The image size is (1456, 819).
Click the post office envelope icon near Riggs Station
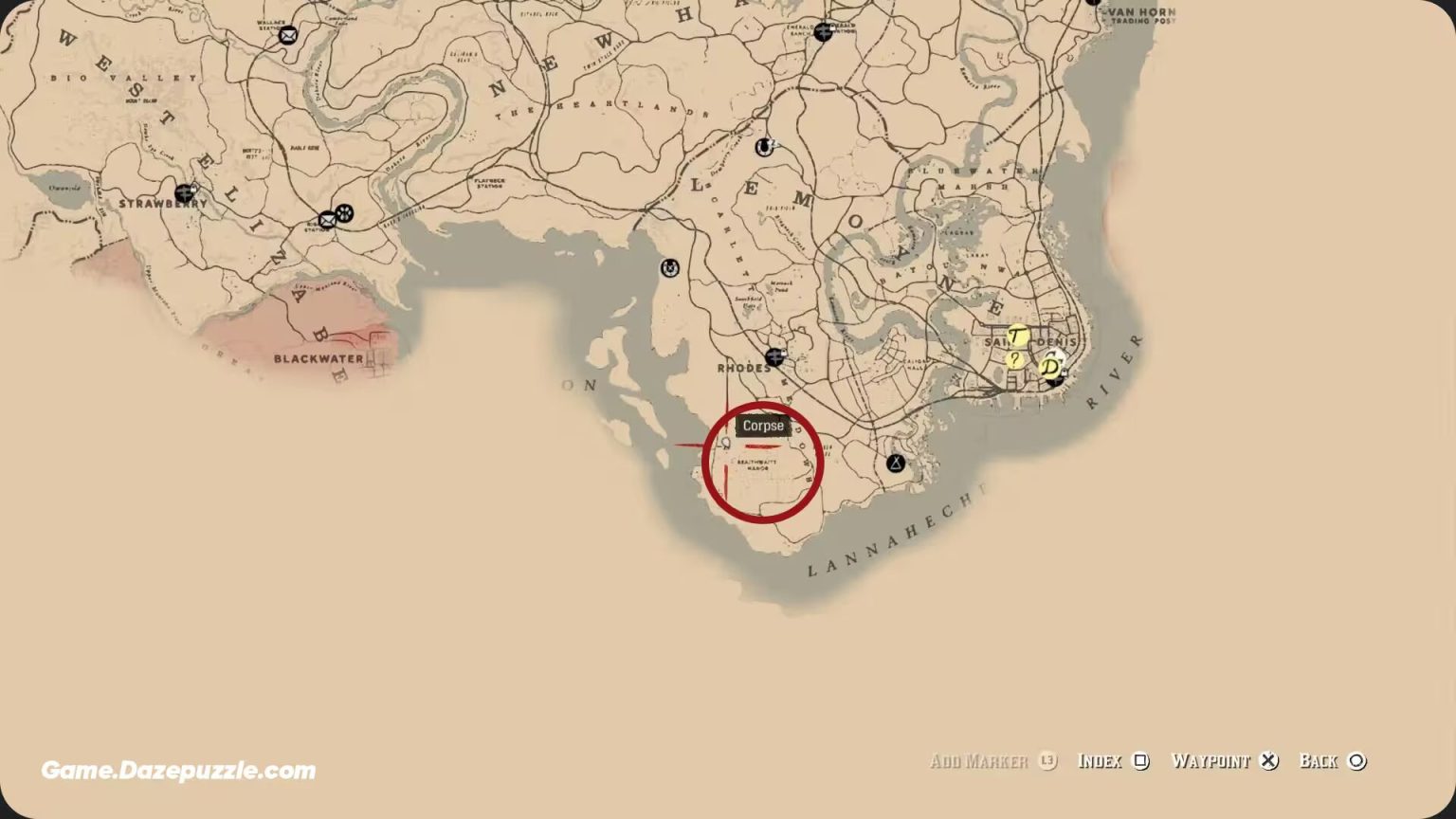click(x=327, y=220)
